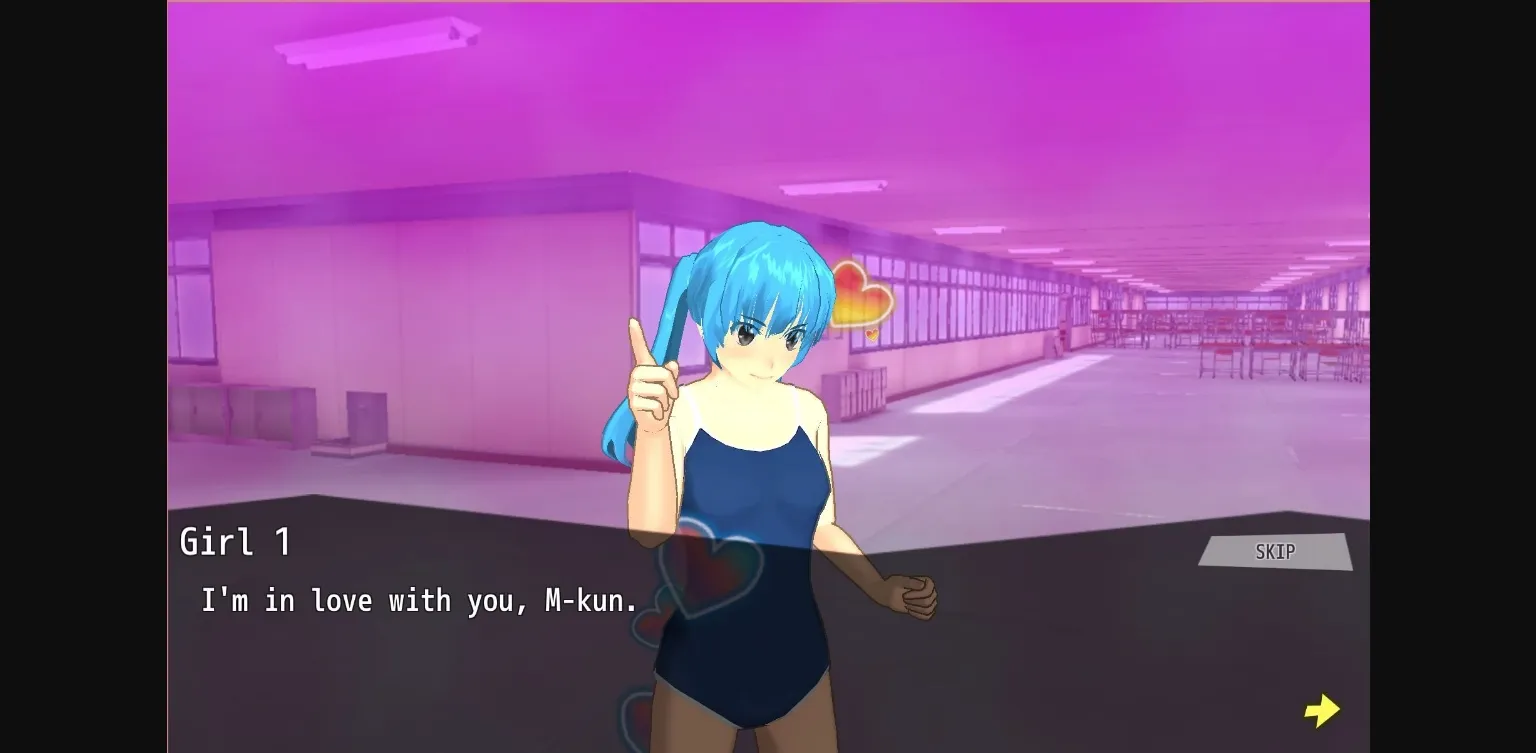The height and width of the screenshot is (753, 1536).
Task: Click the small orange heart inside the emote
Action: coord(872,334)
